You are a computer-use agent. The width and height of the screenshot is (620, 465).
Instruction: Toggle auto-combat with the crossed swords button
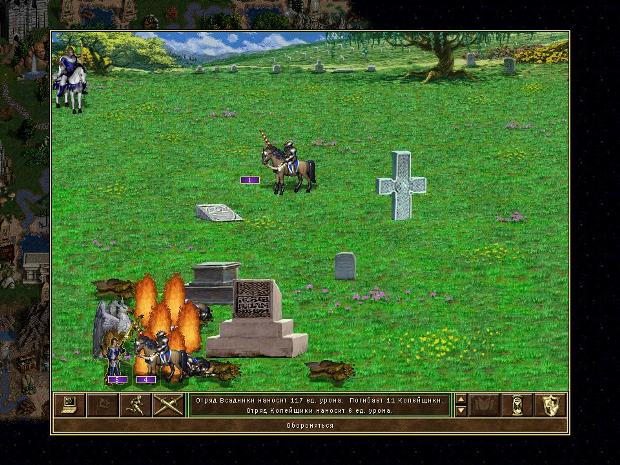pyautogui.click(x=166, y=405)
